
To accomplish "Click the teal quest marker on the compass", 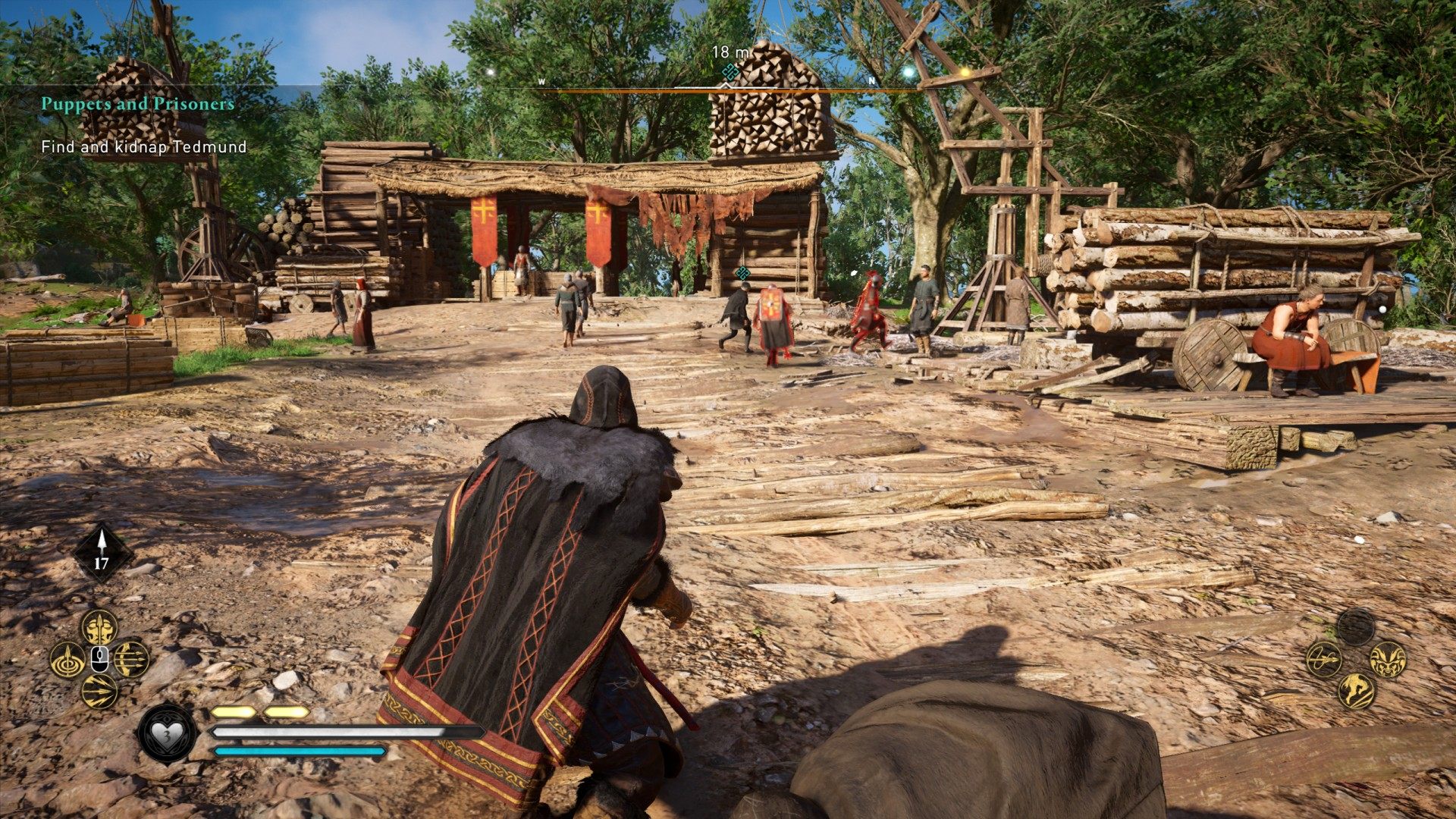I will pos(730,73).
